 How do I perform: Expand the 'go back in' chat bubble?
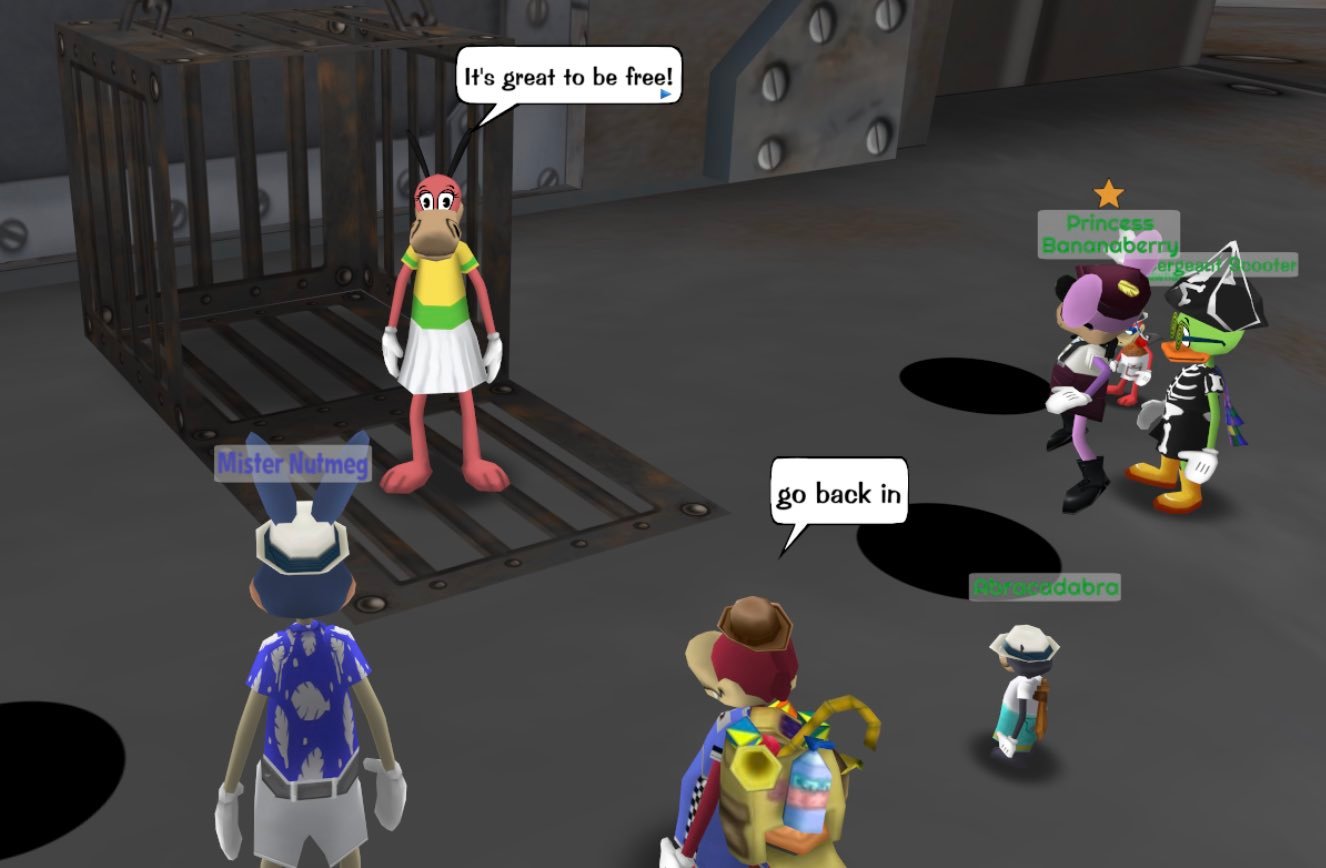click(838, 492)
